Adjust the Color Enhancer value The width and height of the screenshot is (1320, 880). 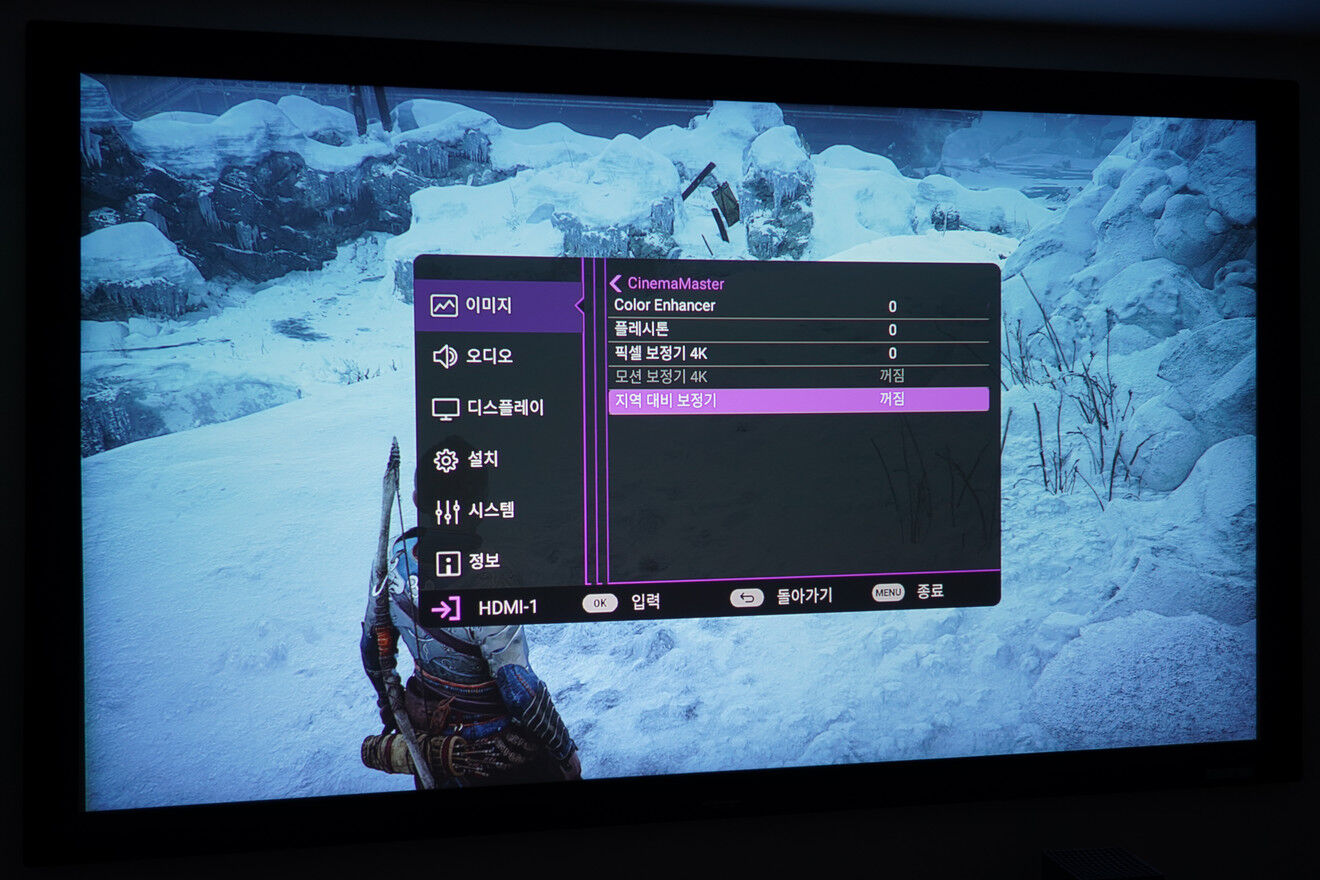click(x=793, y=305)
